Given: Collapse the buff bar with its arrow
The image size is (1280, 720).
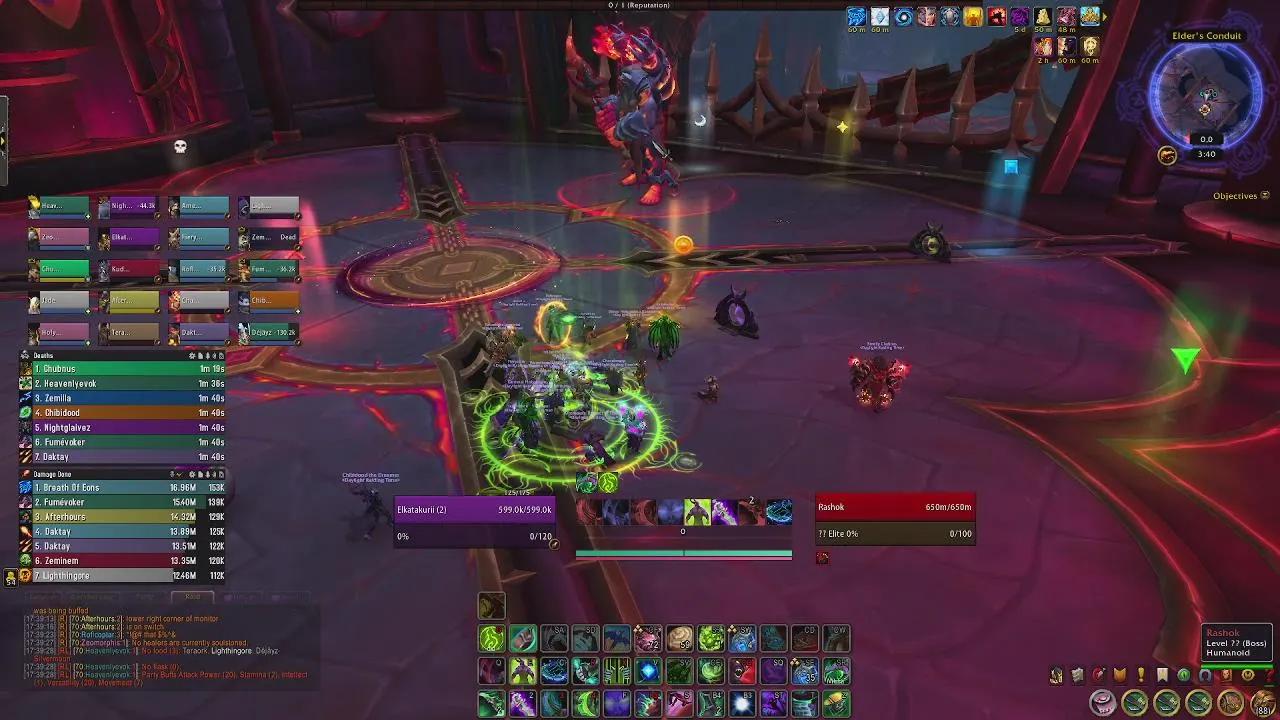Looking at the screenshot, I should 1104,17.
